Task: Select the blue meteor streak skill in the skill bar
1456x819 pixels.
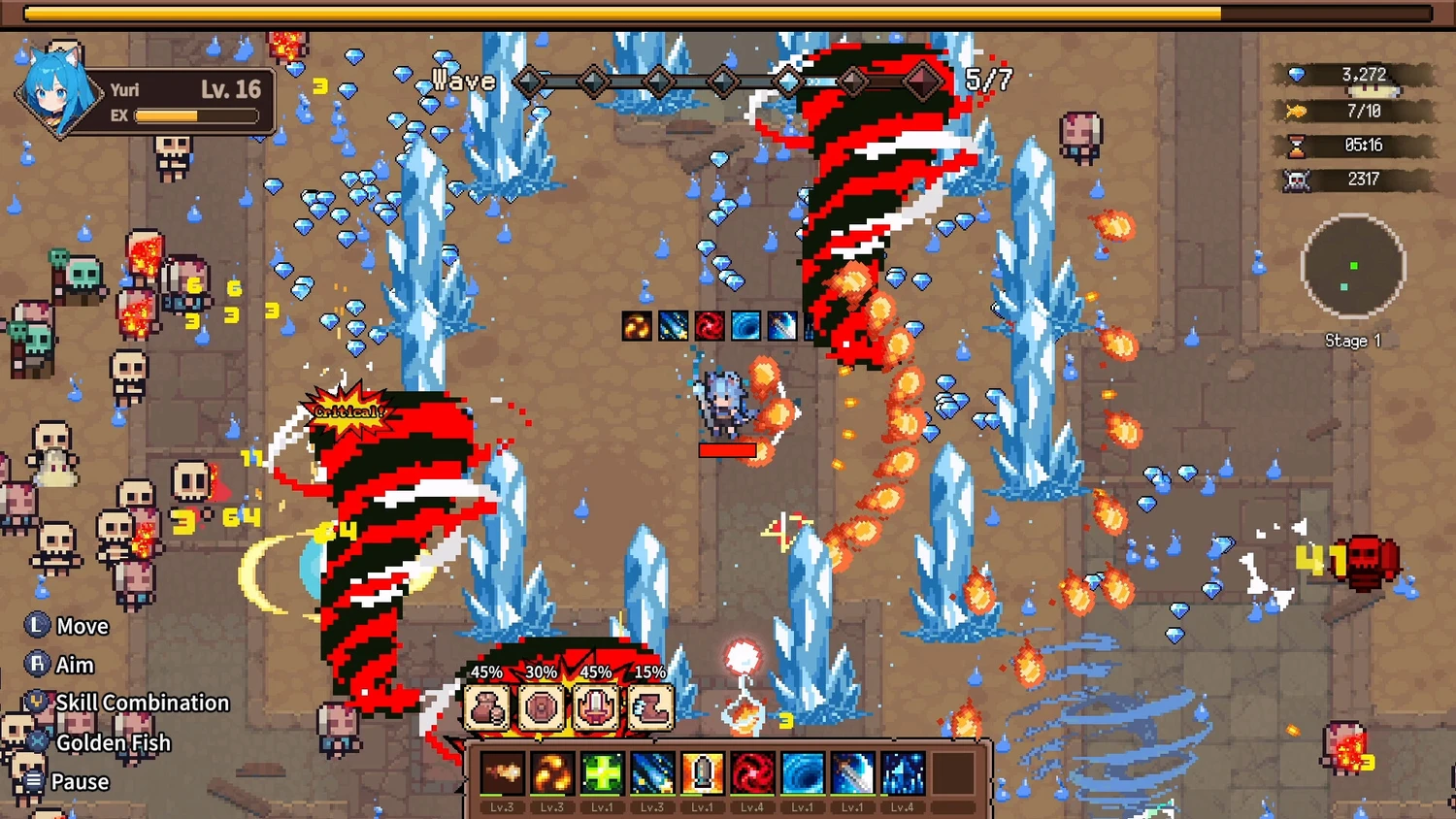Action: (x=652, y=774)
